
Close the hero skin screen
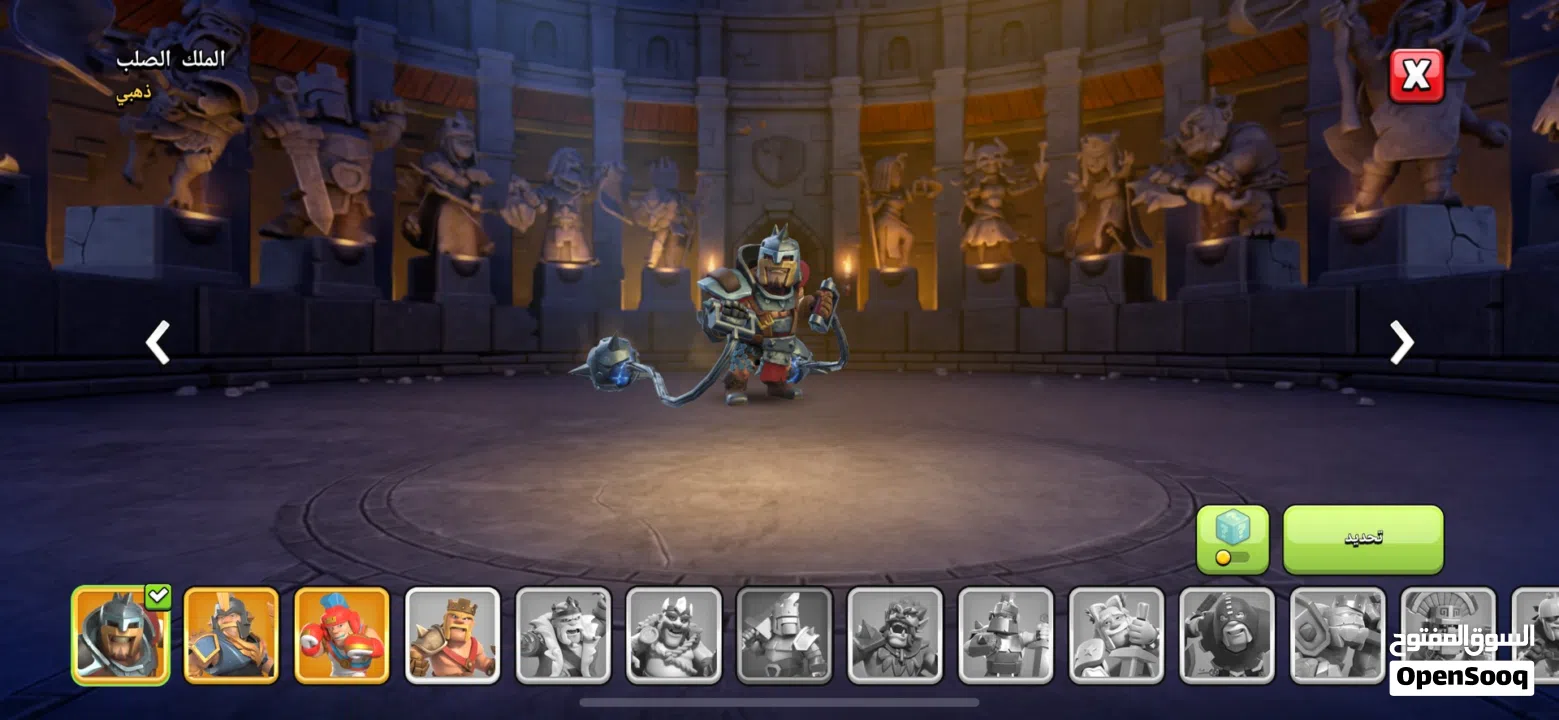point(1416,76)
